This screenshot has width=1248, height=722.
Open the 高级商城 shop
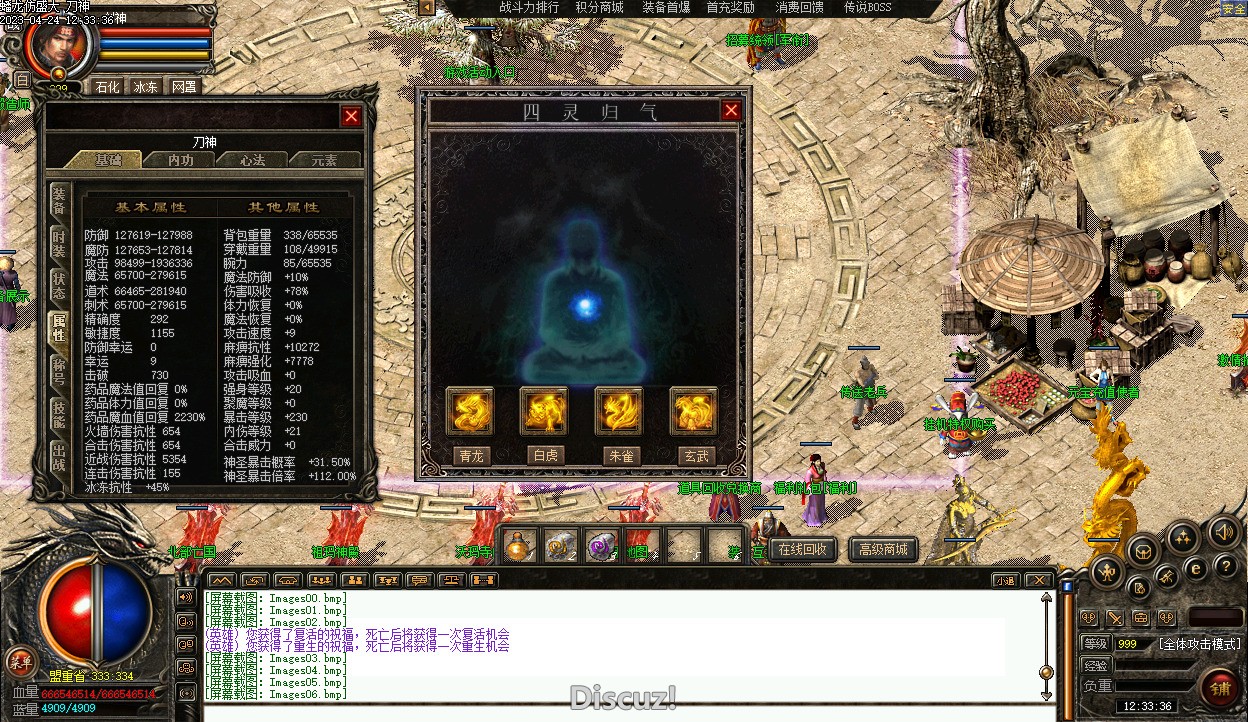point(883,549)
